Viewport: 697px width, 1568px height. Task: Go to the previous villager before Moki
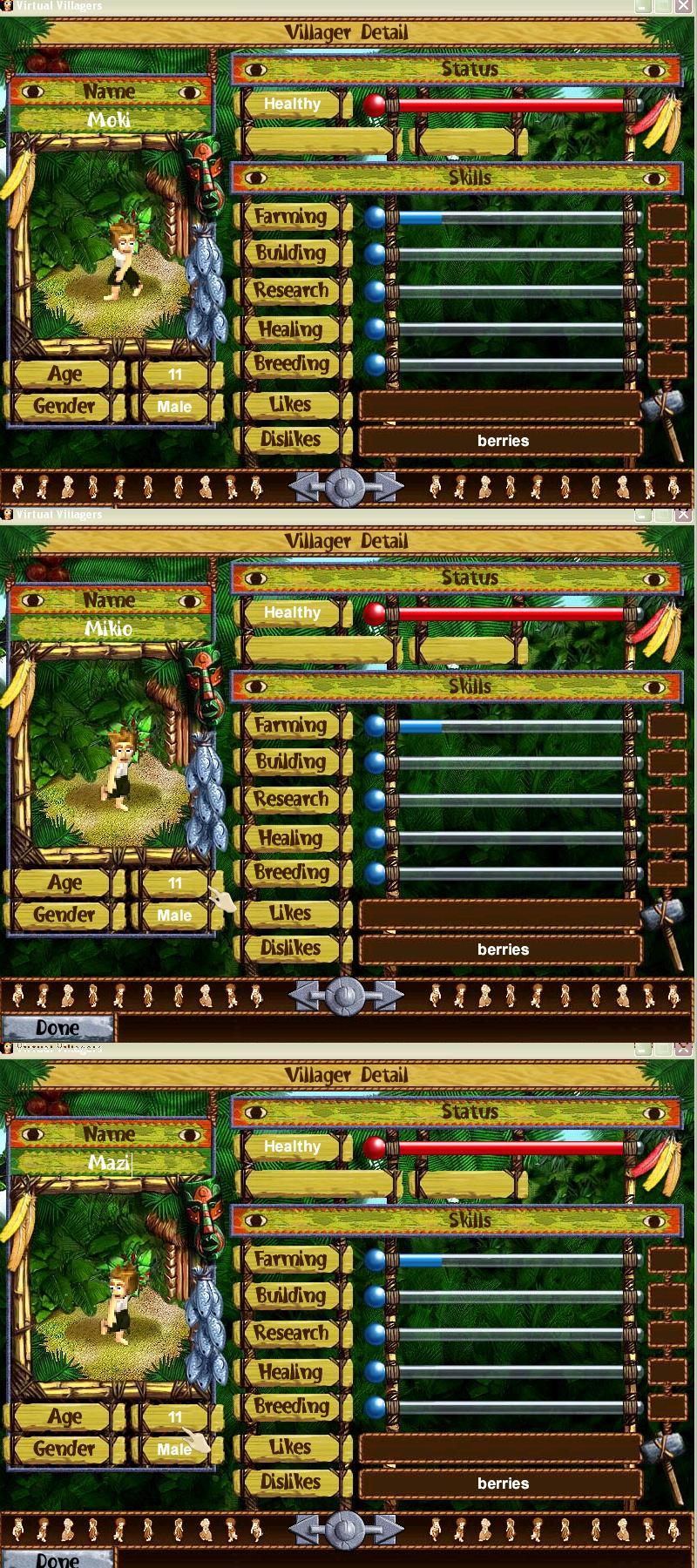(x=306, y=487)
